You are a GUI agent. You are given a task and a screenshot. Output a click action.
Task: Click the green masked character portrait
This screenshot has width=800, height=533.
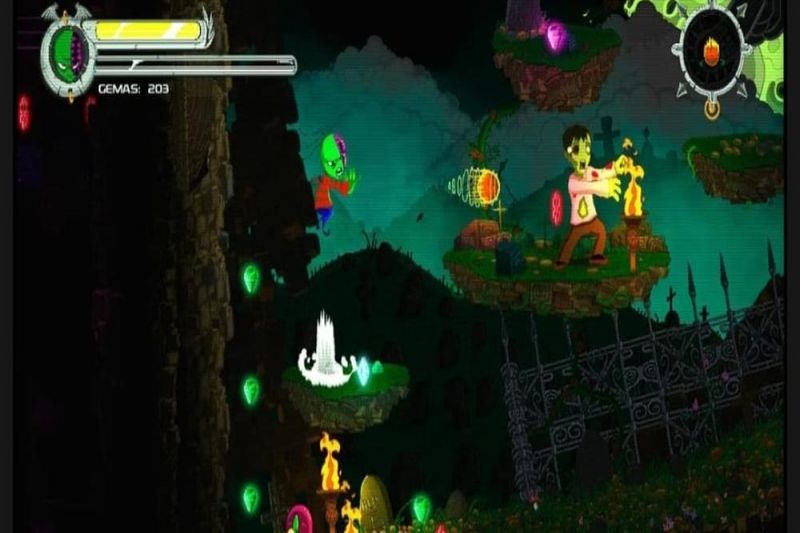pyautogui.click(x=67, y=53)
